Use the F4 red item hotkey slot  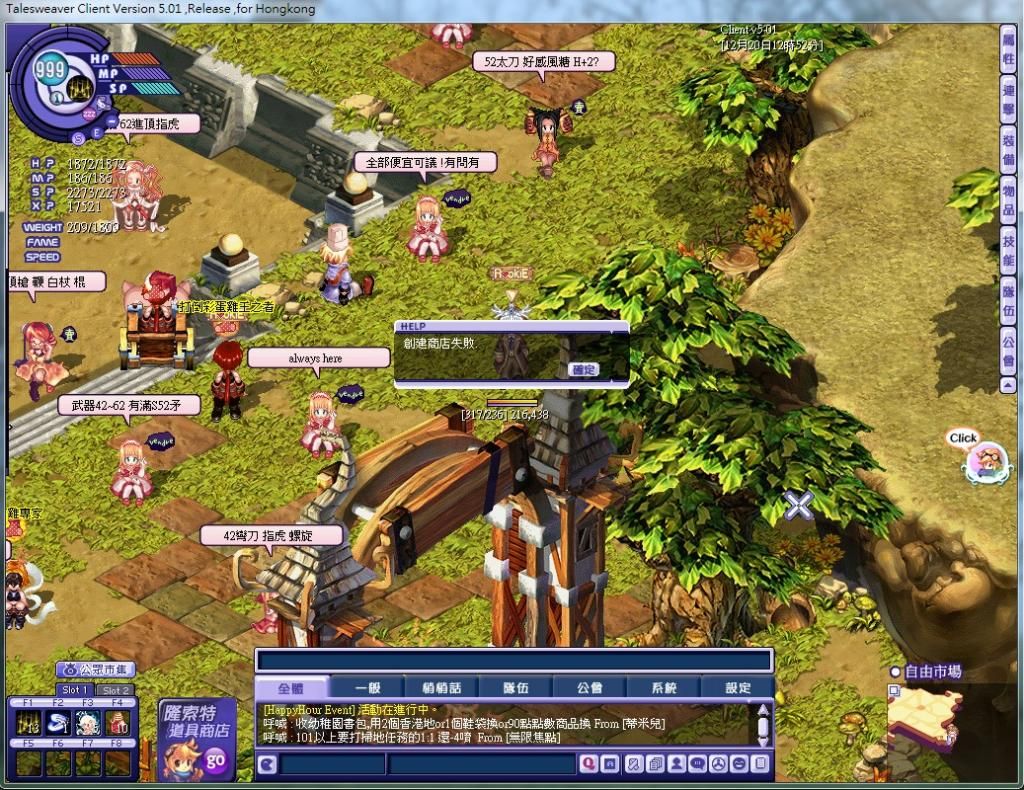118,723
